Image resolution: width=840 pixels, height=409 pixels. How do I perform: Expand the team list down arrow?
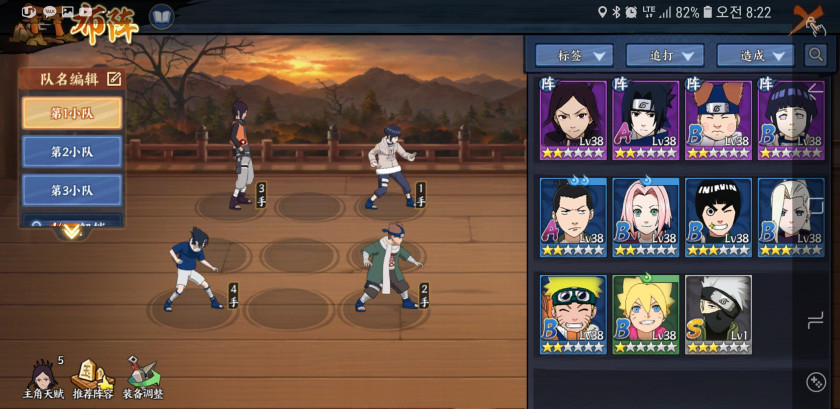pos(71,231)
